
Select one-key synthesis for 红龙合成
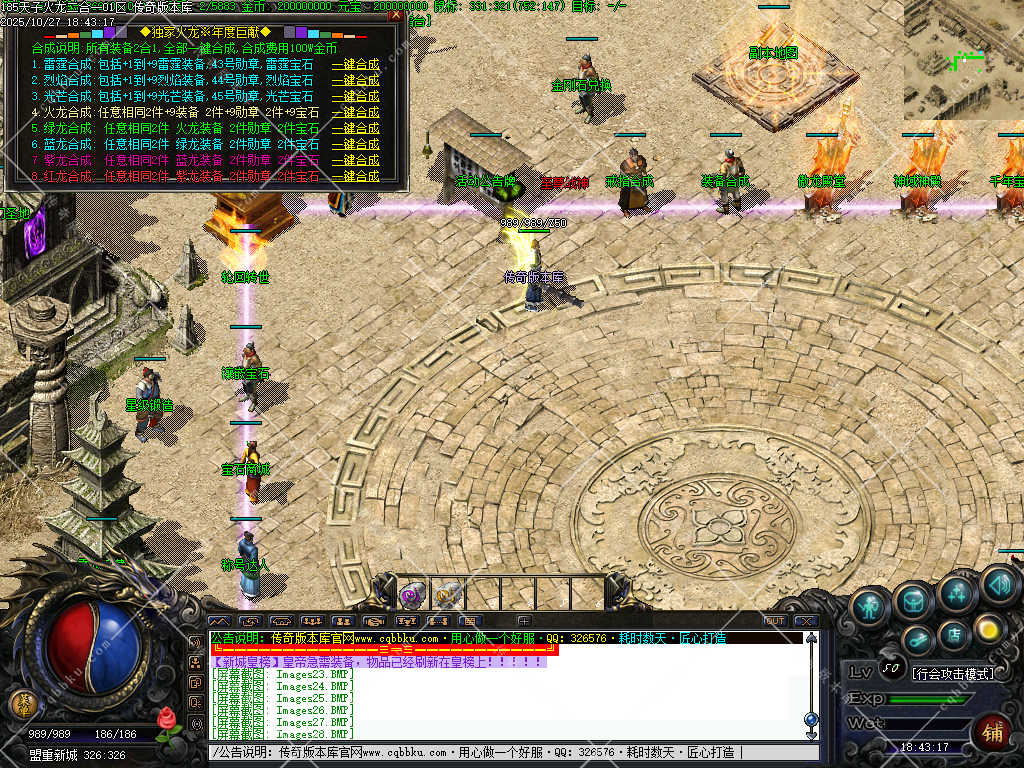tap(356, 176)
